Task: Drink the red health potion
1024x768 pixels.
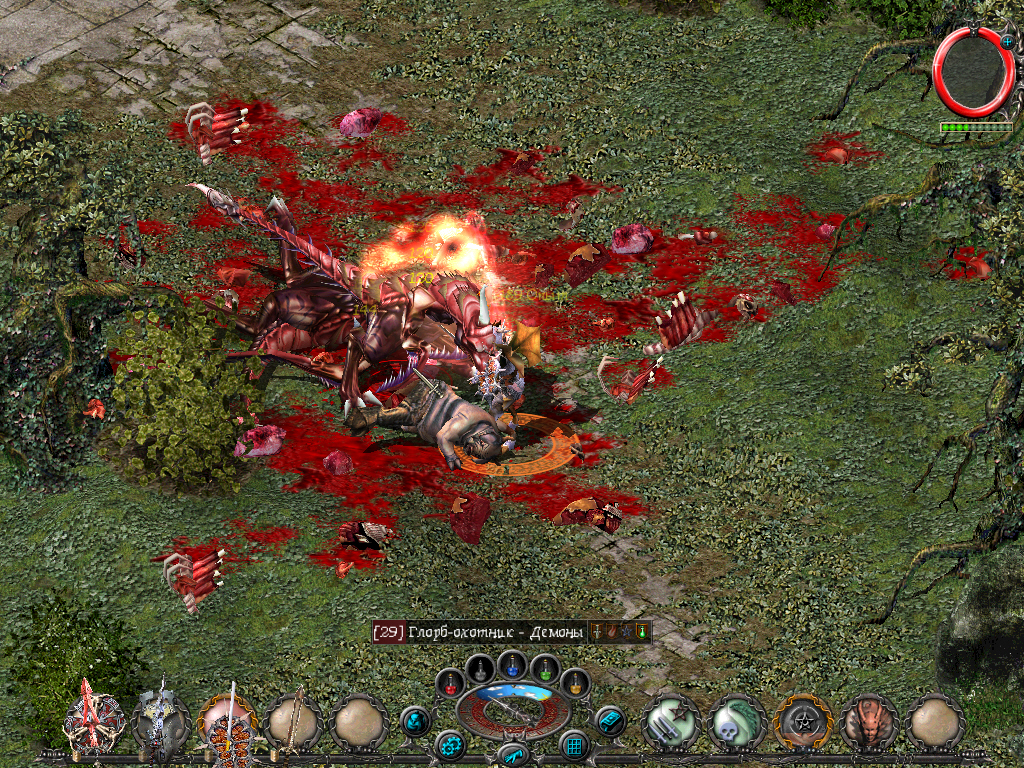Action: pyautogui.click(x=451, y=683)
